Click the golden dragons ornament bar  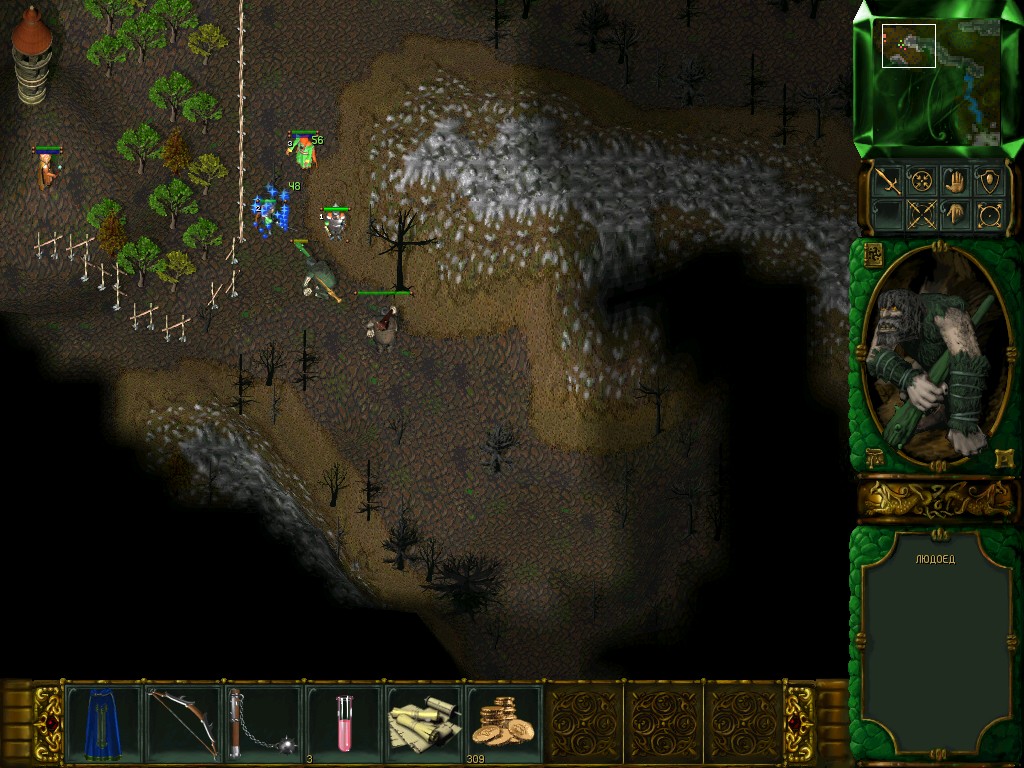[x=937, y=497]
